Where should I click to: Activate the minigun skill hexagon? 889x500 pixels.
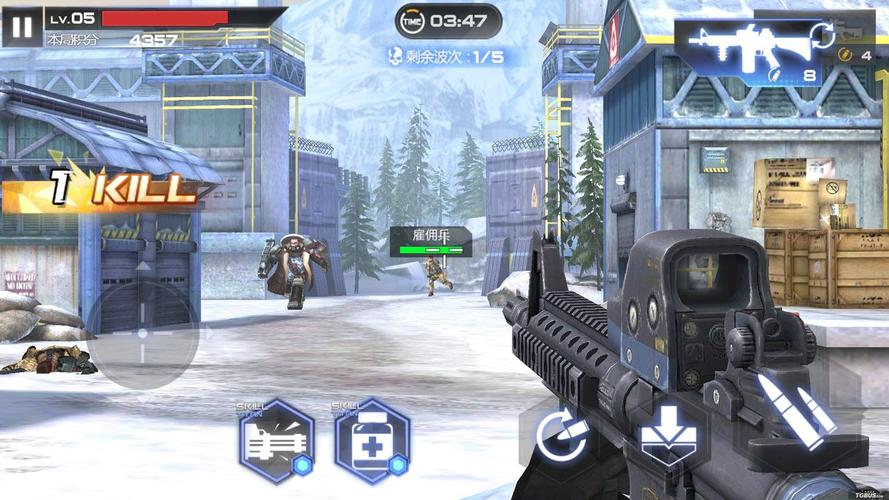[x=276, y=441]
